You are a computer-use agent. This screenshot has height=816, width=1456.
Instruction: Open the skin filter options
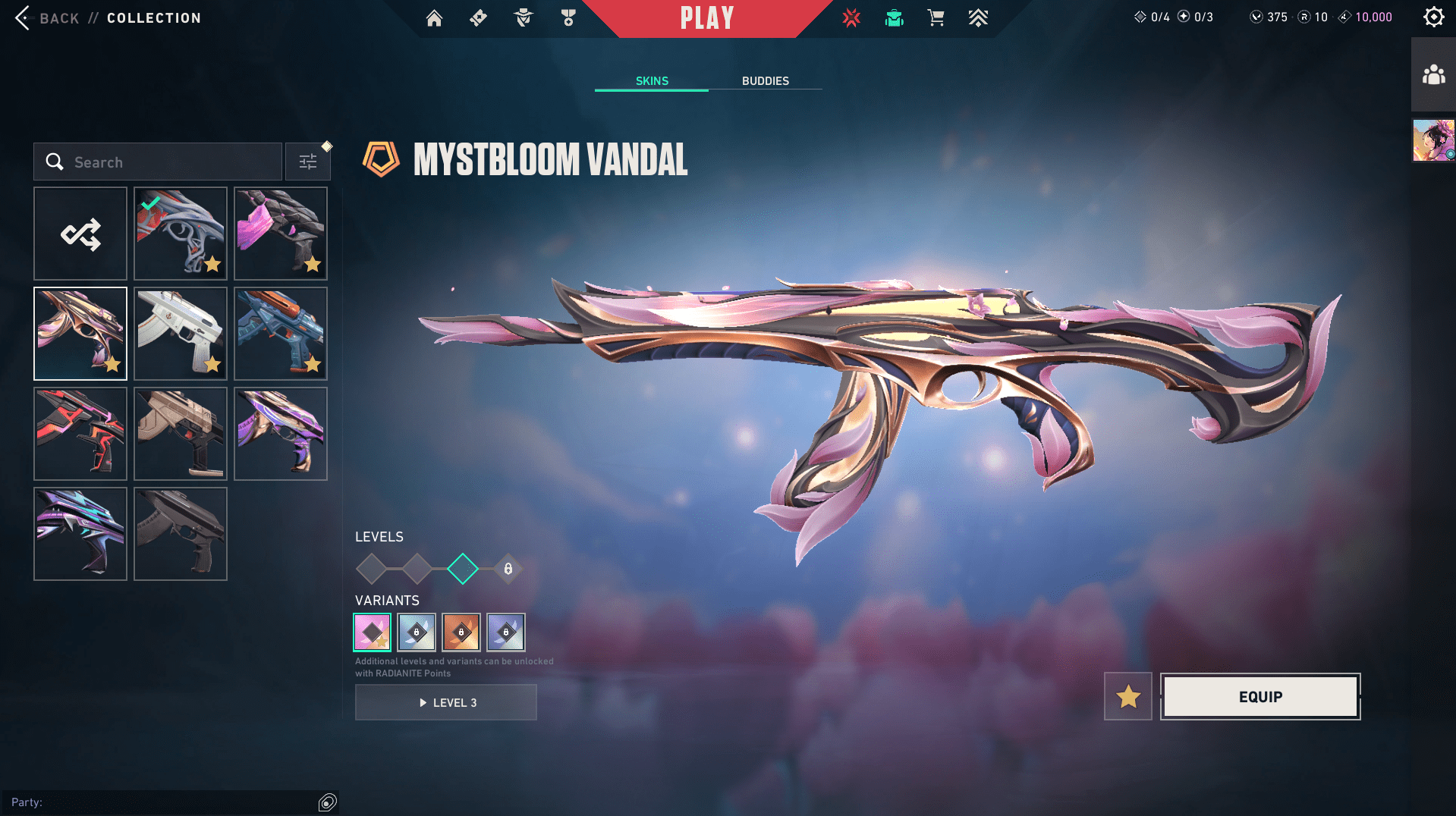[308, 162]
